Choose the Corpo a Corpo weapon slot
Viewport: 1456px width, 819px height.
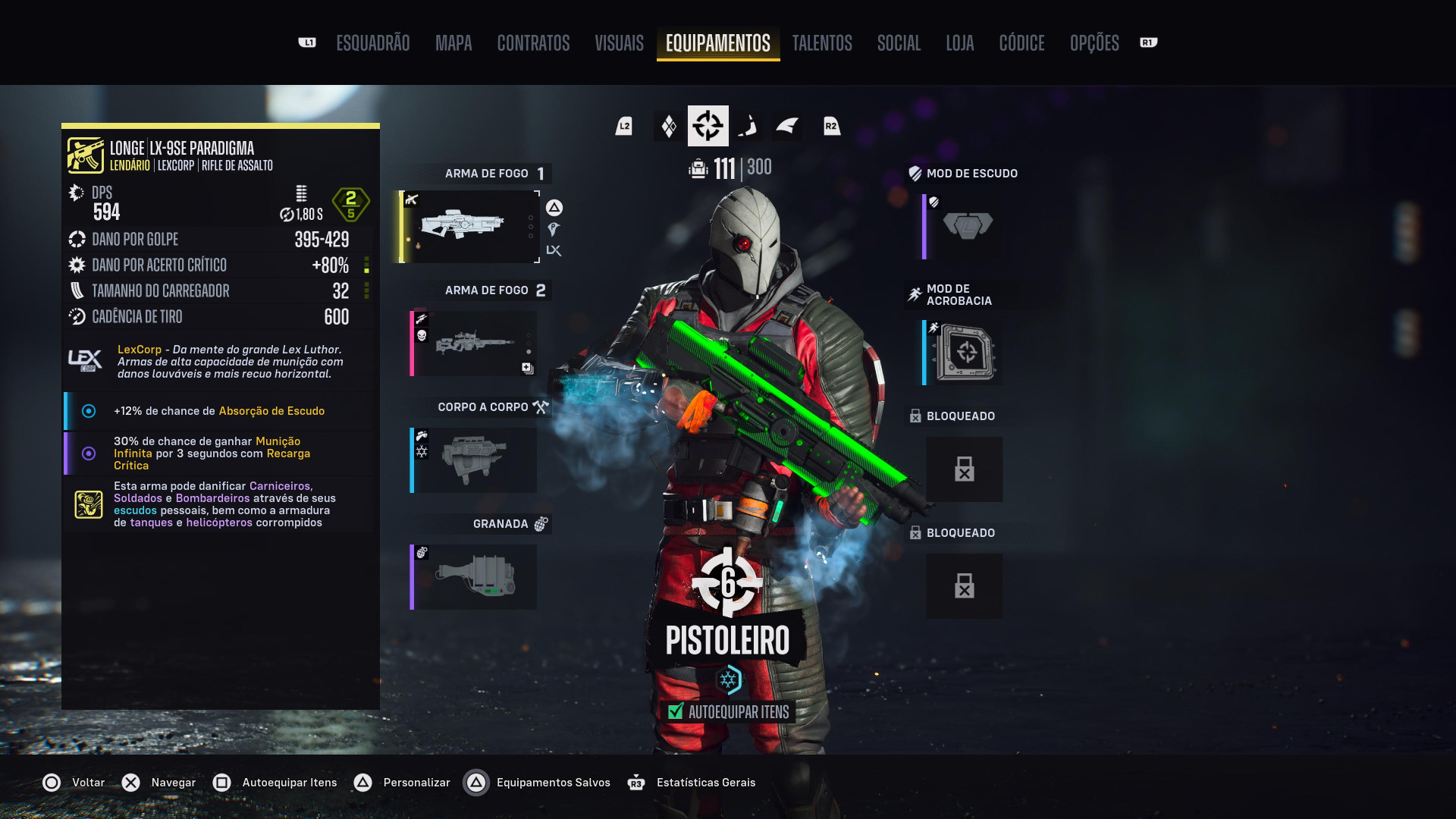click(x=474, y=460)
